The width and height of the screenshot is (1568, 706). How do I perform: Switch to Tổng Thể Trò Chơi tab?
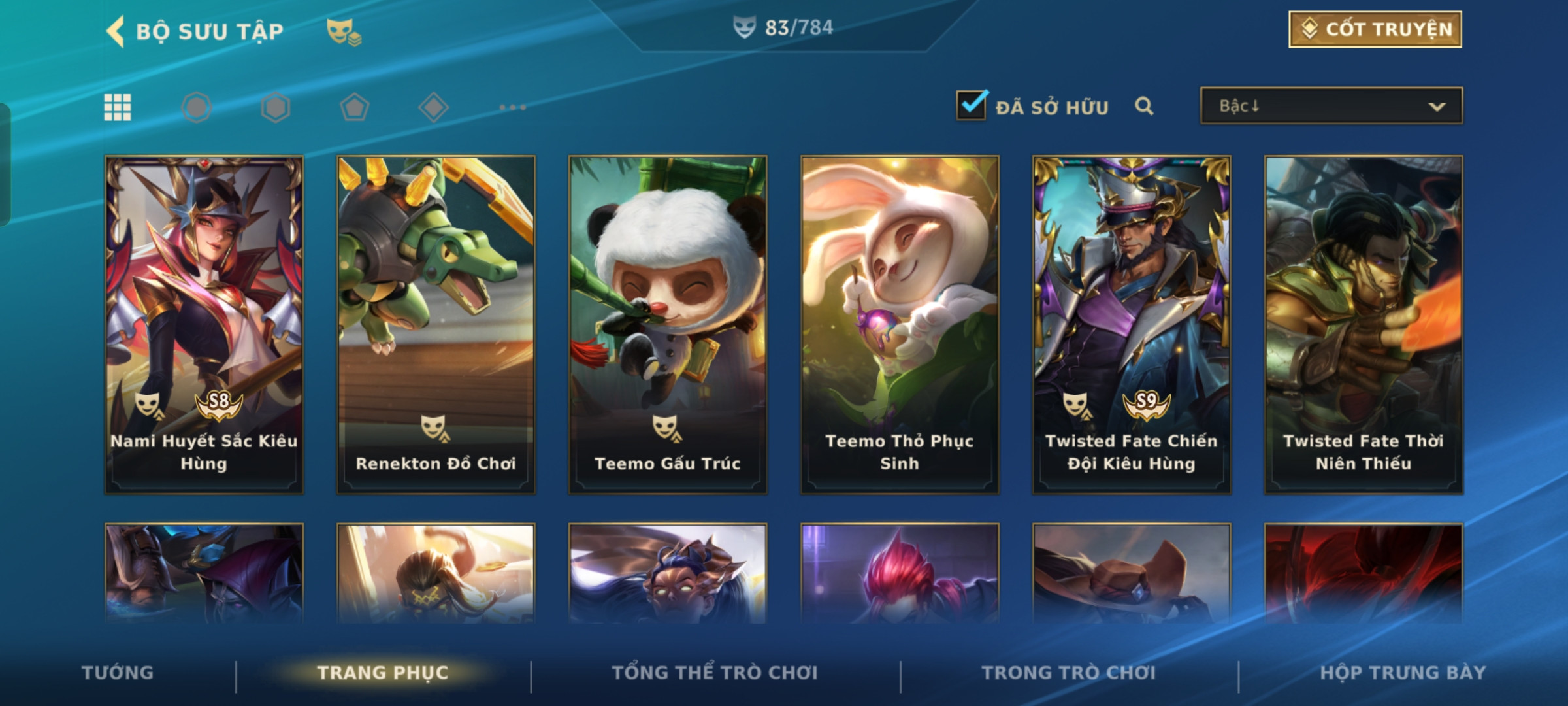(715, 673)
